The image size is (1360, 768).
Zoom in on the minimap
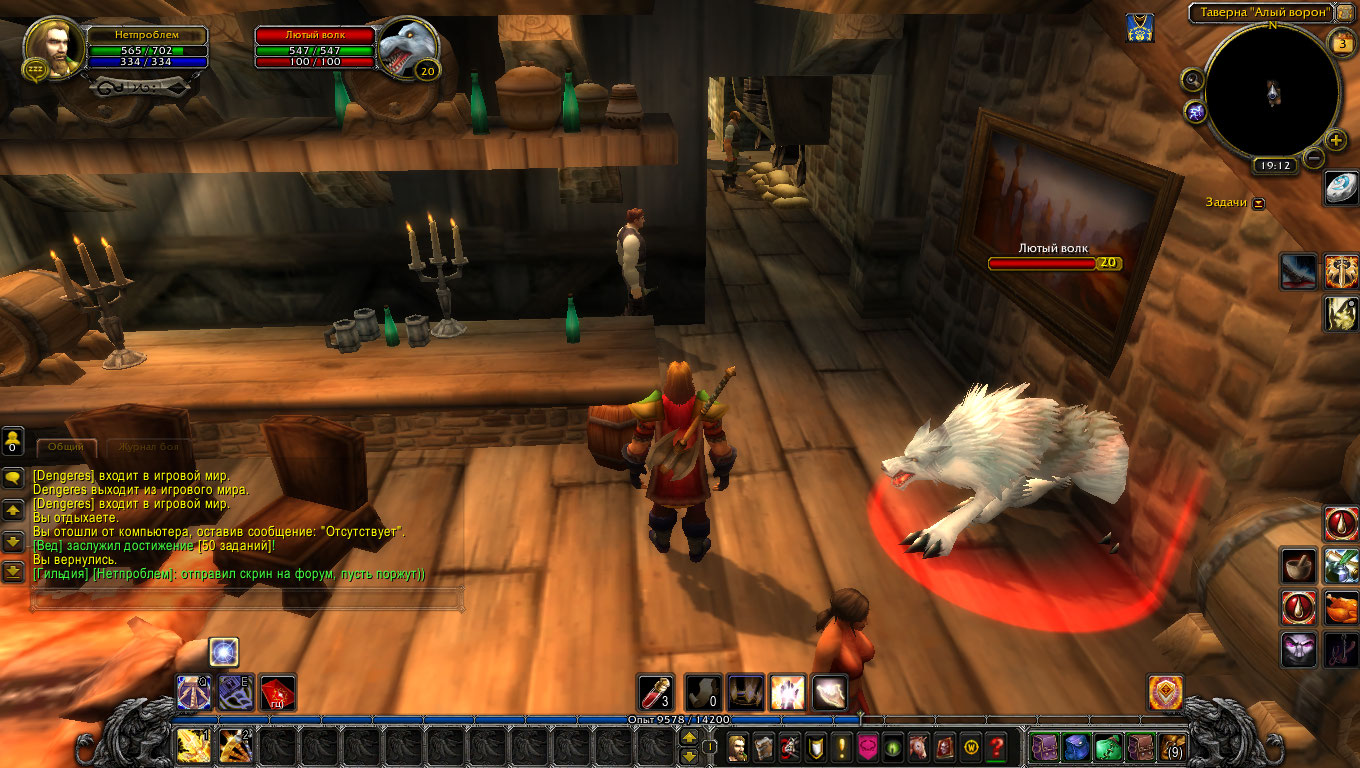(1337, 140)
